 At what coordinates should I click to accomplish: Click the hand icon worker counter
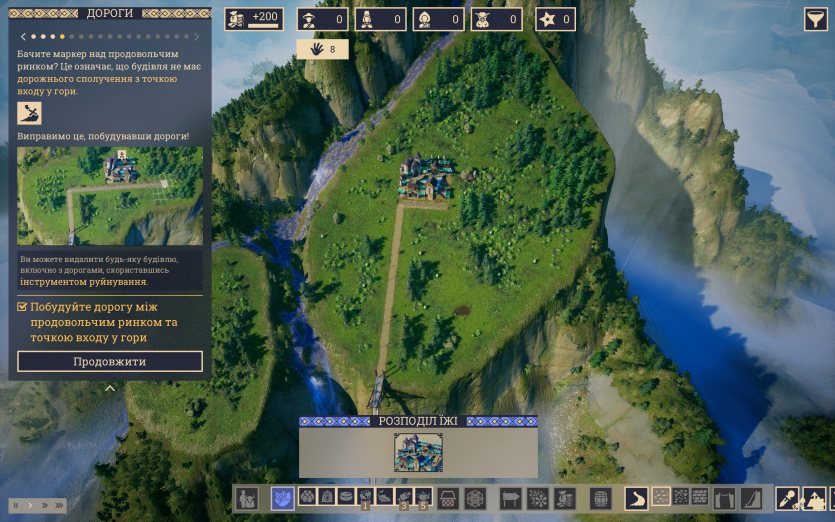322,49
